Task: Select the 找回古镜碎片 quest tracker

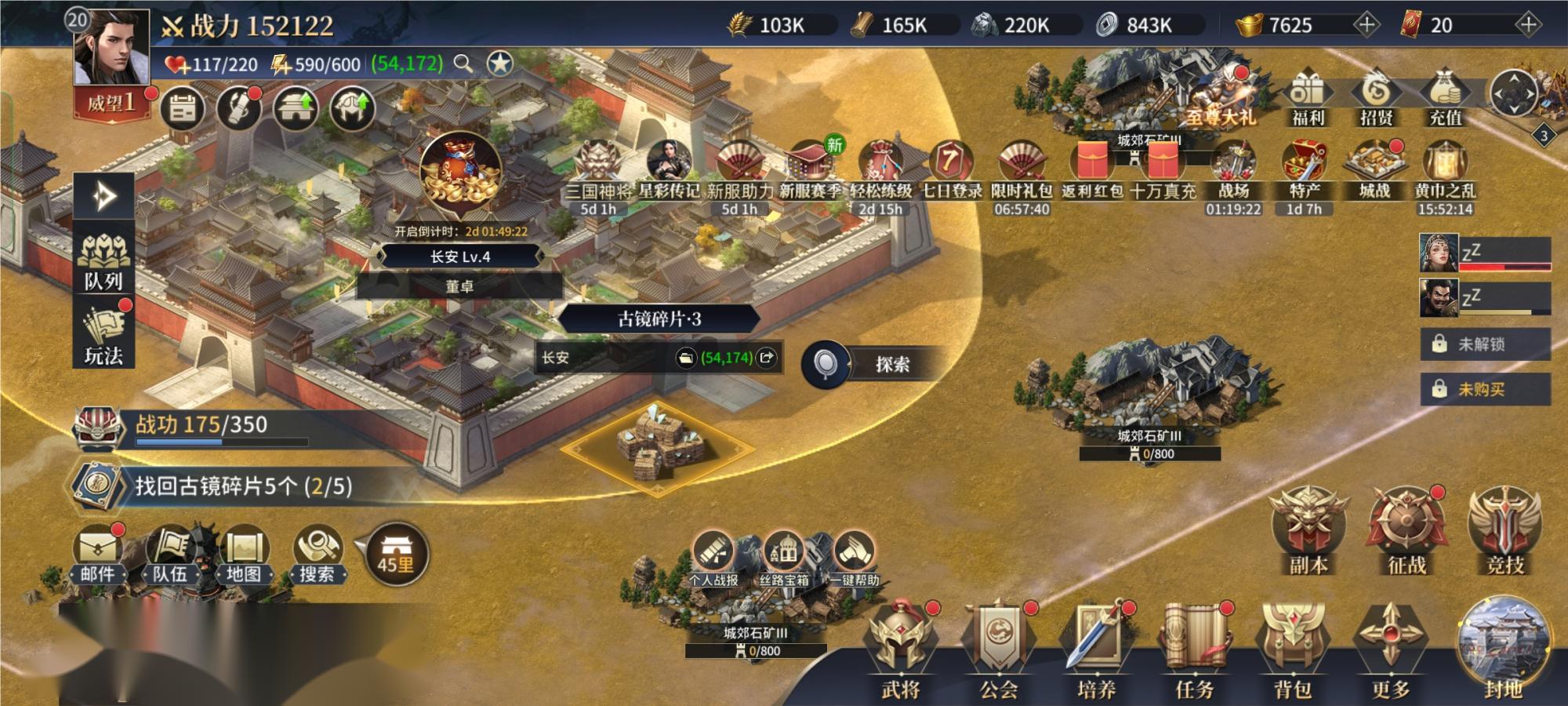Action: [x=243, y=486]
